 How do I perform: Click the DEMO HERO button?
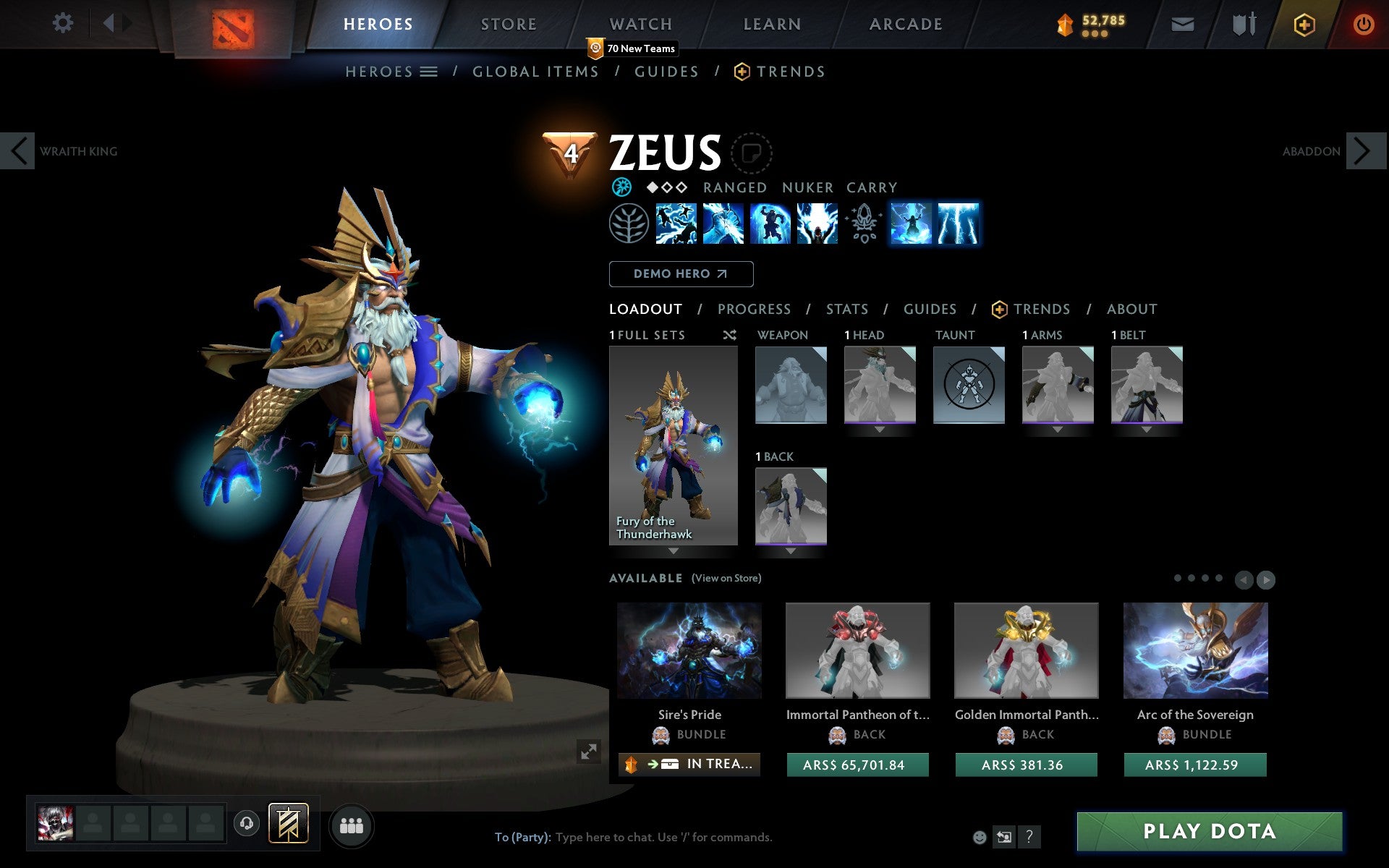click(681, 274)
